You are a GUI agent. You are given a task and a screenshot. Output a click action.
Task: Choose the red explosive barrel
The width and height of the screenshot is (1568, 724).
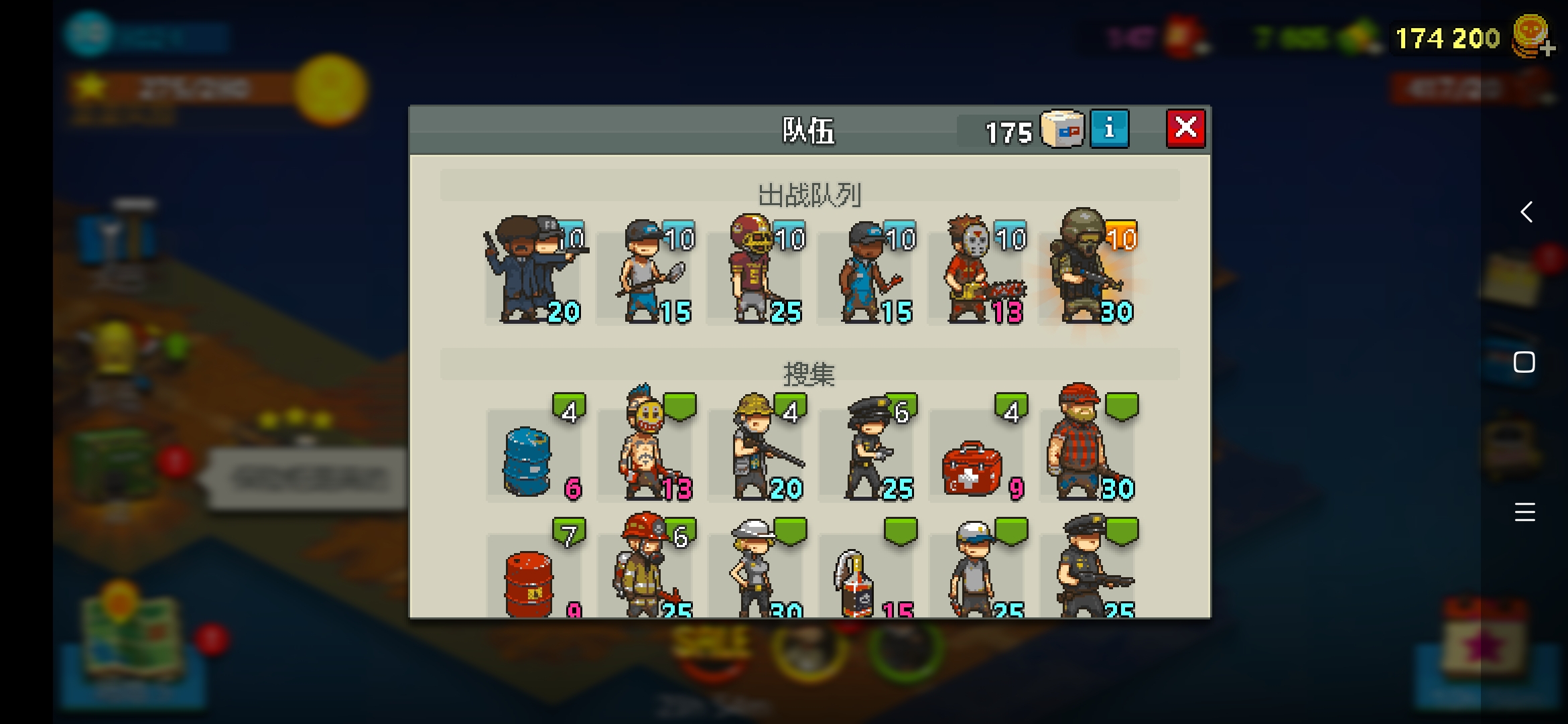click(x=529, y=582)
